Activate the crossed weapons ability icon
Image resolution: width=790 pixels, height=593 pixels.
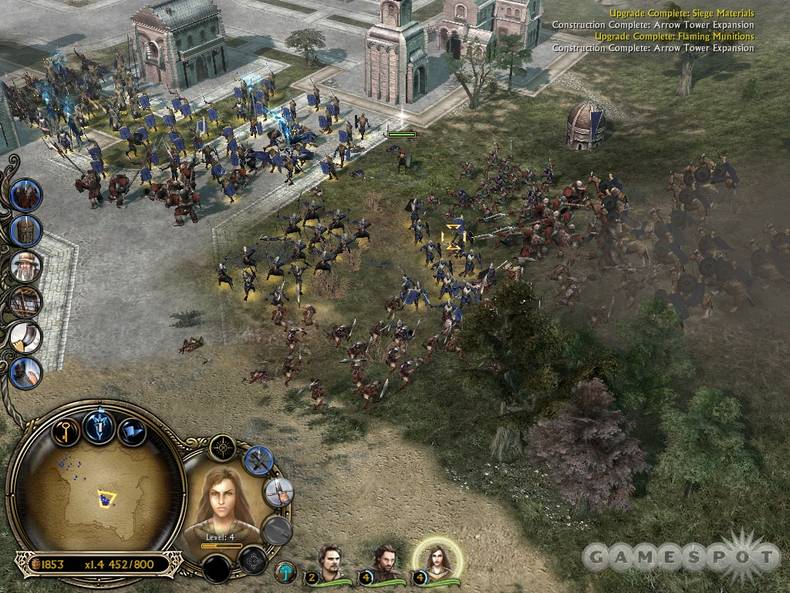click(258, 460)
